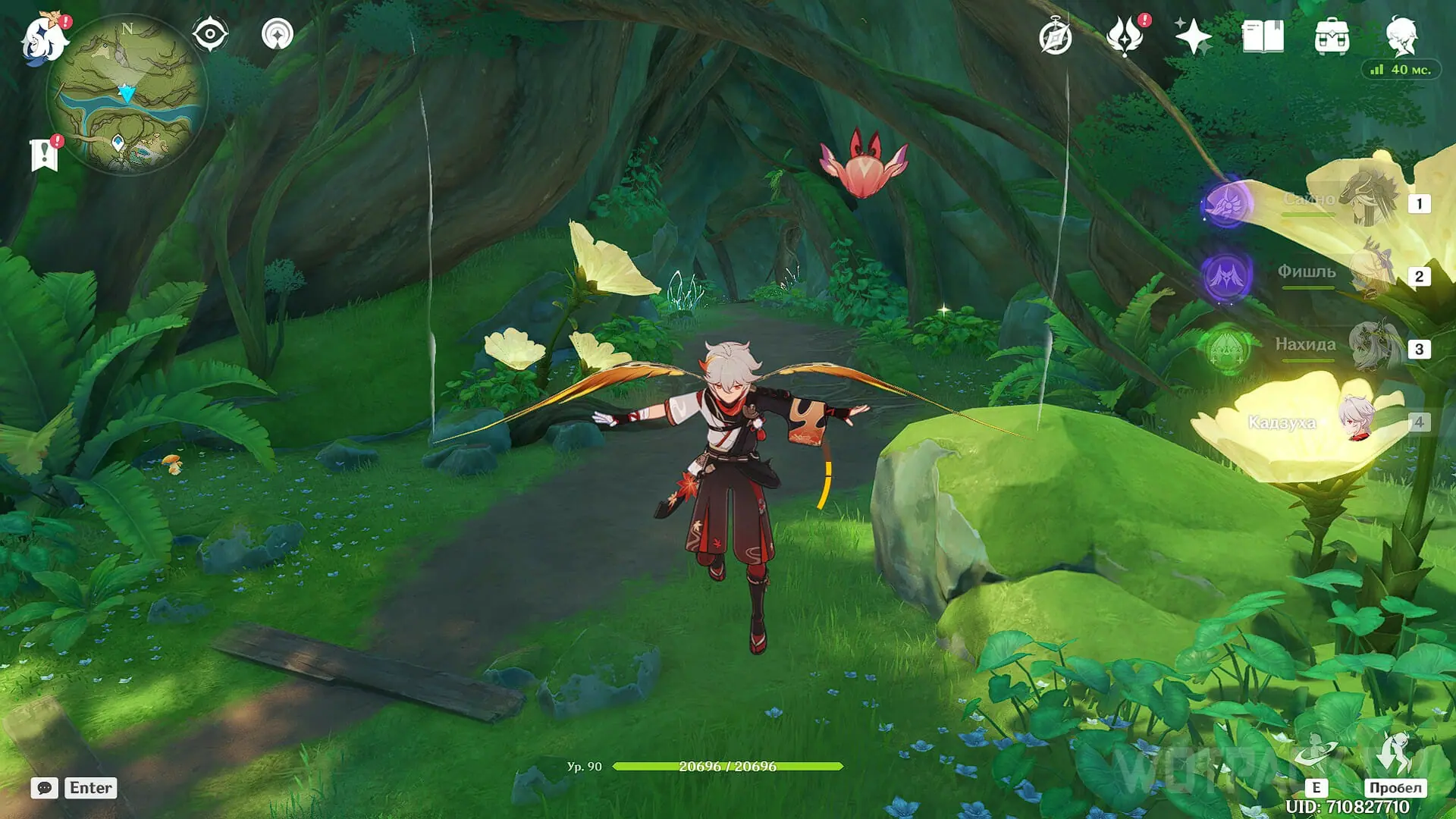Click the jump/descend action icon
Viewport: 1456px width, 819px height.
pyautogui.click(x=1395, y=755)
